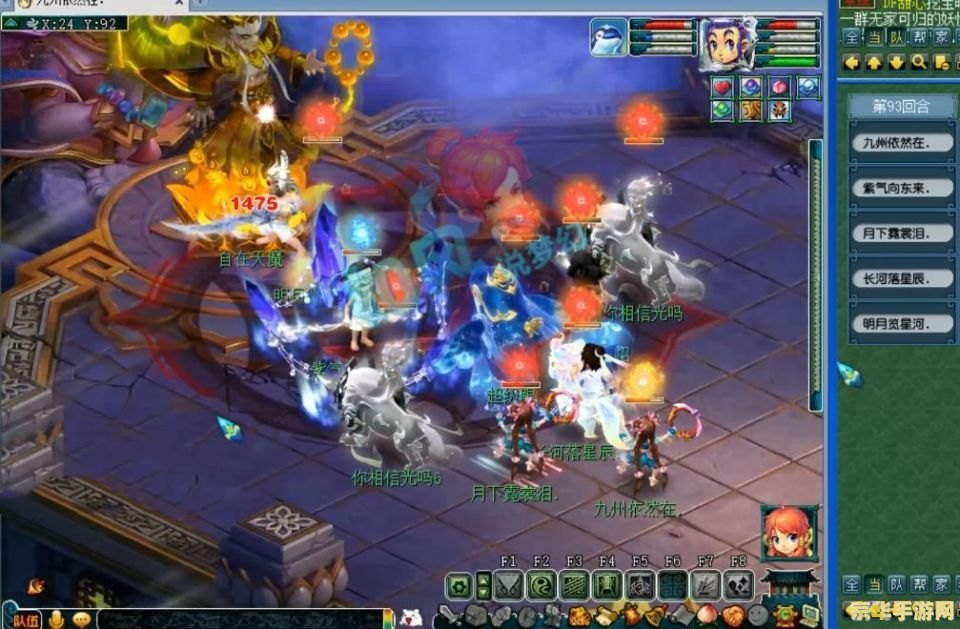
Task: Click the penguin pet portrait
Action: point(608,39)
